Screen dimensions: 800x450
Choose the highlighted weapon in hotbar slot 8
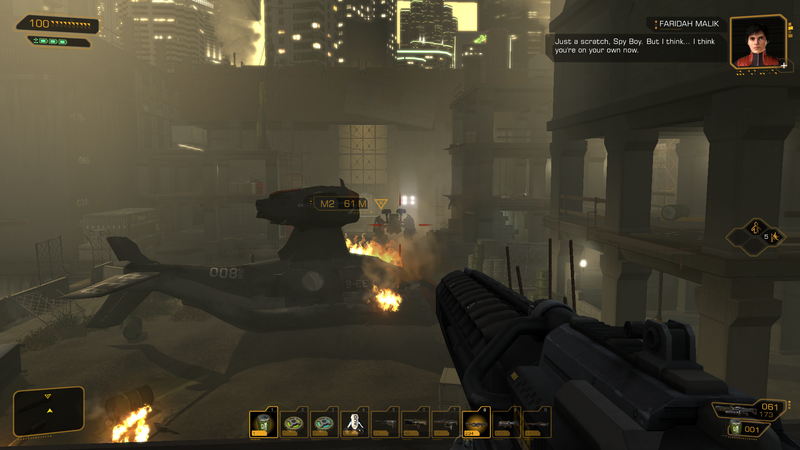pos(476,424)
